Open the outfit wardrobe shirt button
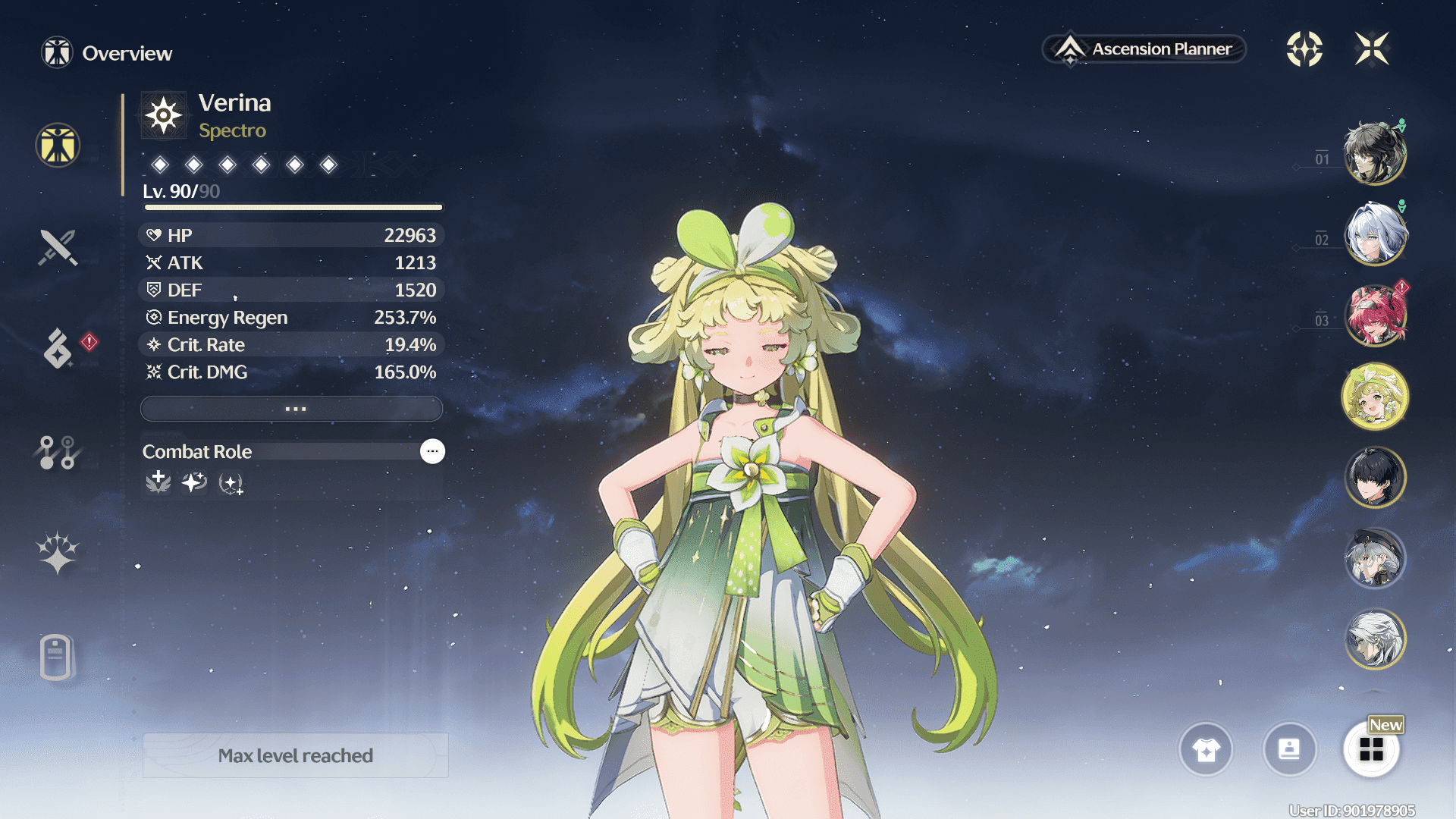 [1206, 750]
